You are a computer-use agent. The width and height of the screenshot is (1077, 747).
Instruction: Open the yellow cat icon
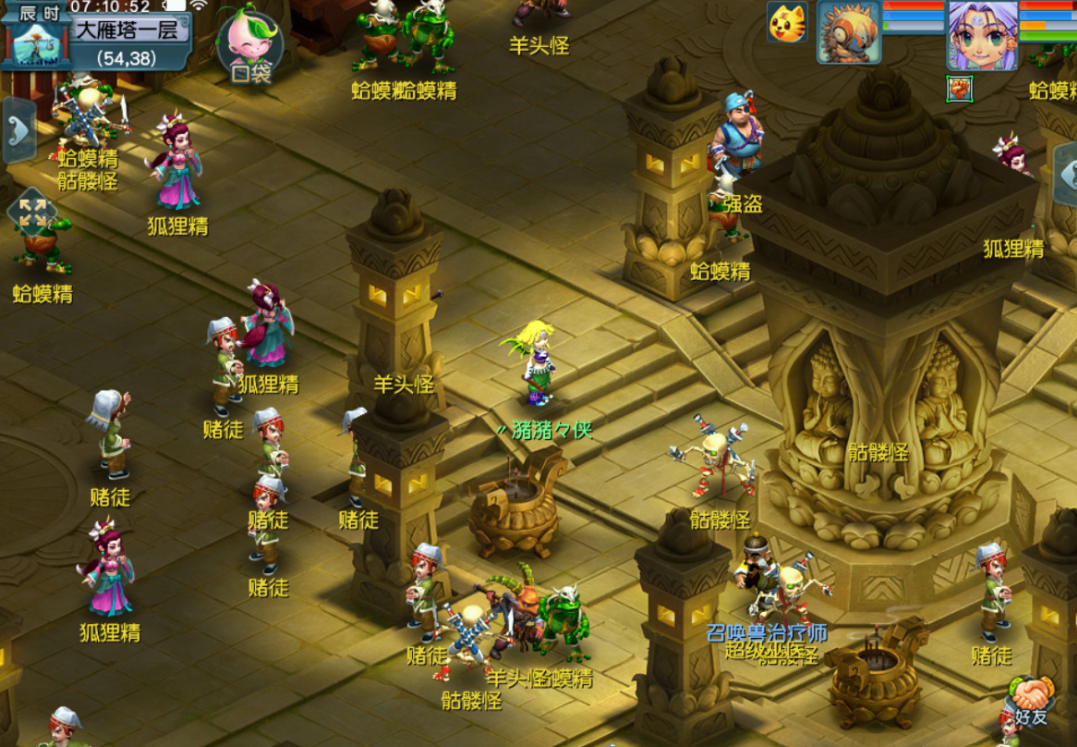point(787,22)
